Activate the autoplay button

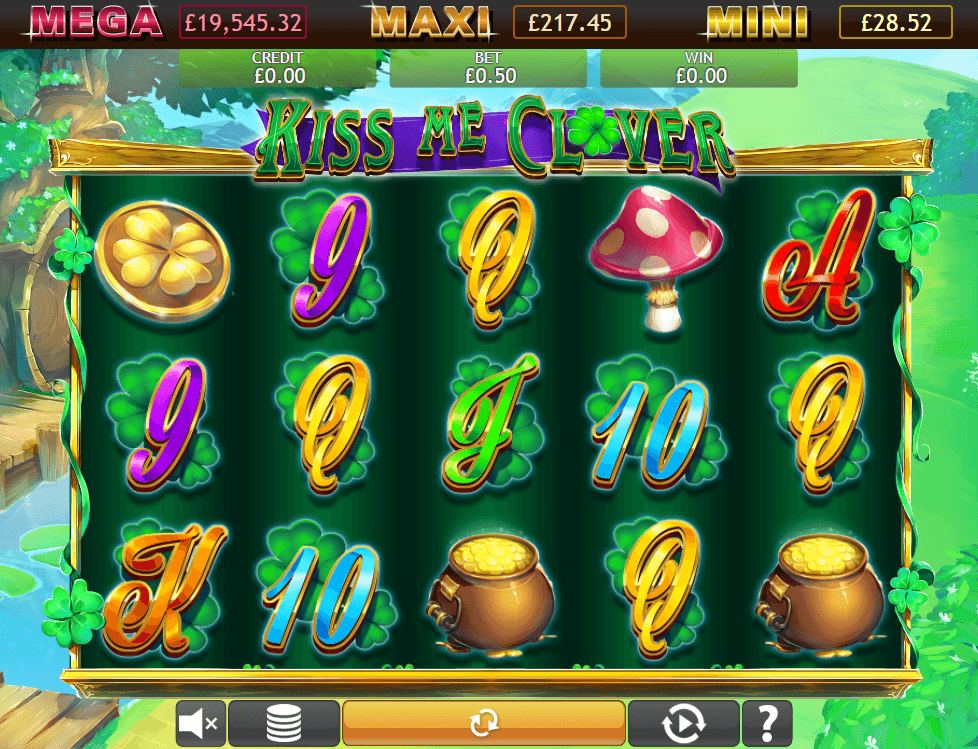(x=683, y=722)
